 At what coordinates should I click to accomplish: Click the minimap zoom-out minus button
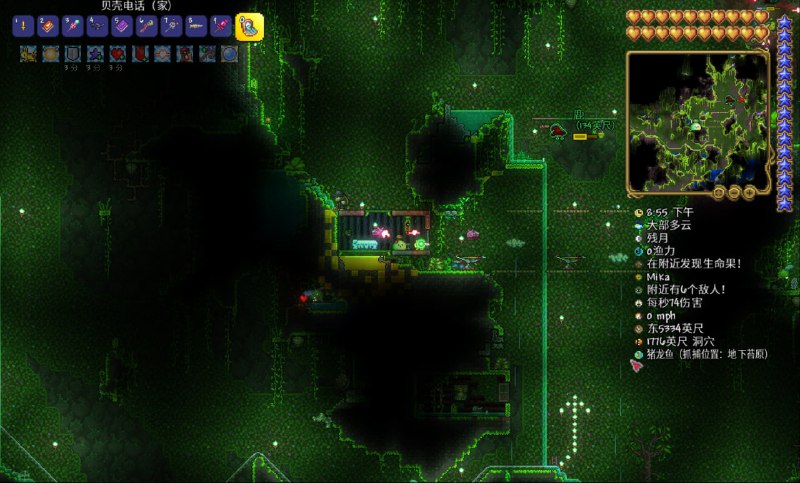[x=733, y=190]
